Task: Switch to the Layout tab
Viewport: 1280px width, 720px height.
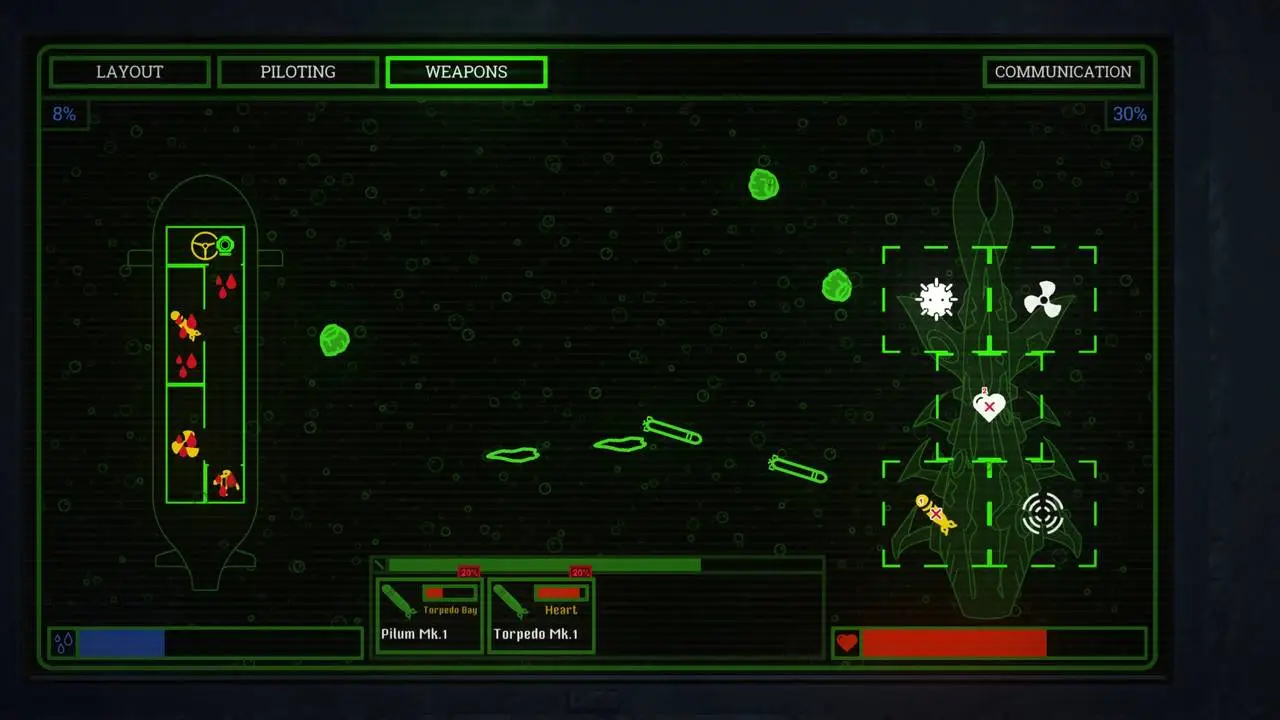Action: point(130,72)
